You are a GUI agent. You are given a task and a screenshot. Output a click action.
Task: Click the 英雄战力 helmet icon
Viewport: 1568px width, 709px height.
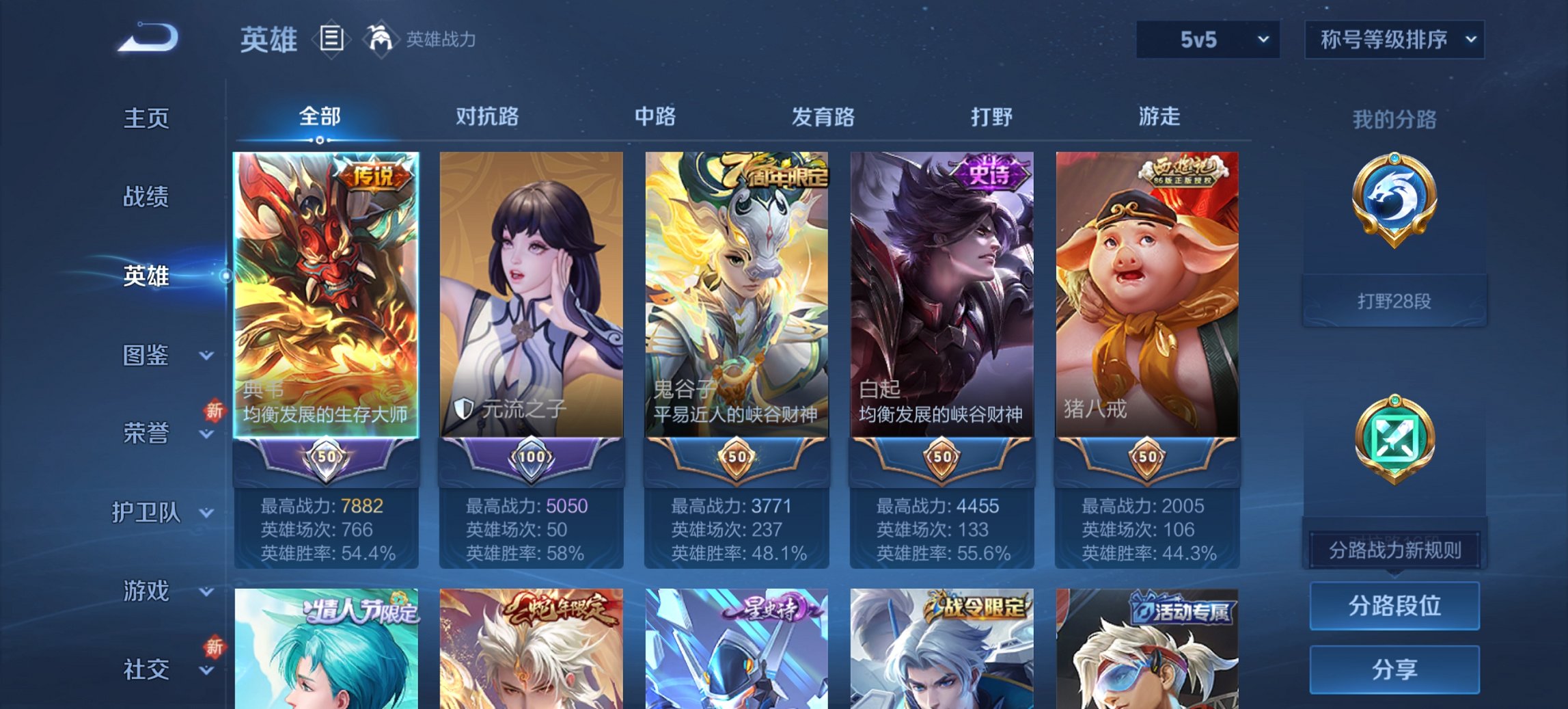pos(381,38)
